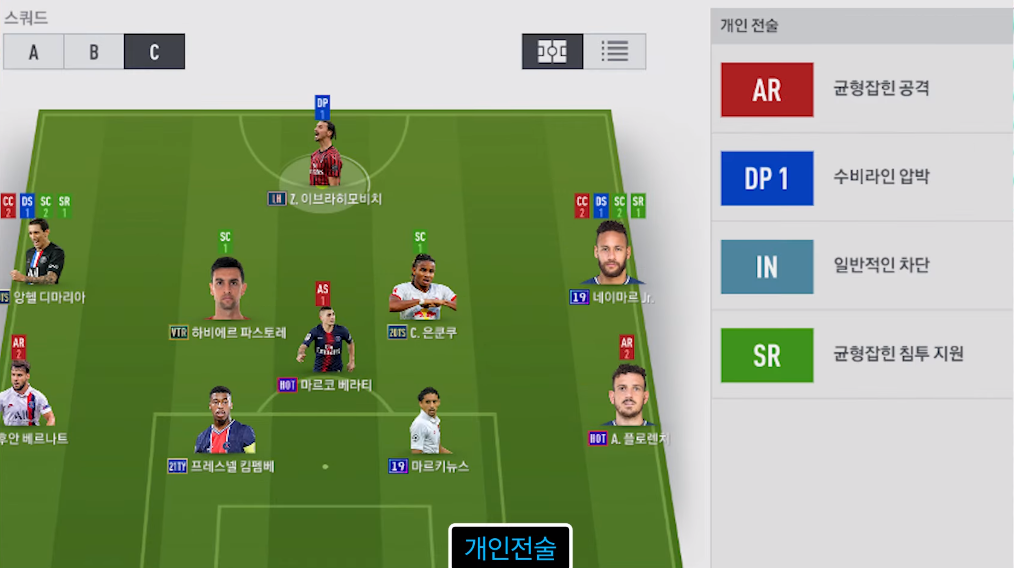Choose the SR 균형잡힌 침투 지원 tactic
This screenshot has width=1014, height=568.
[x=862, y=355]
